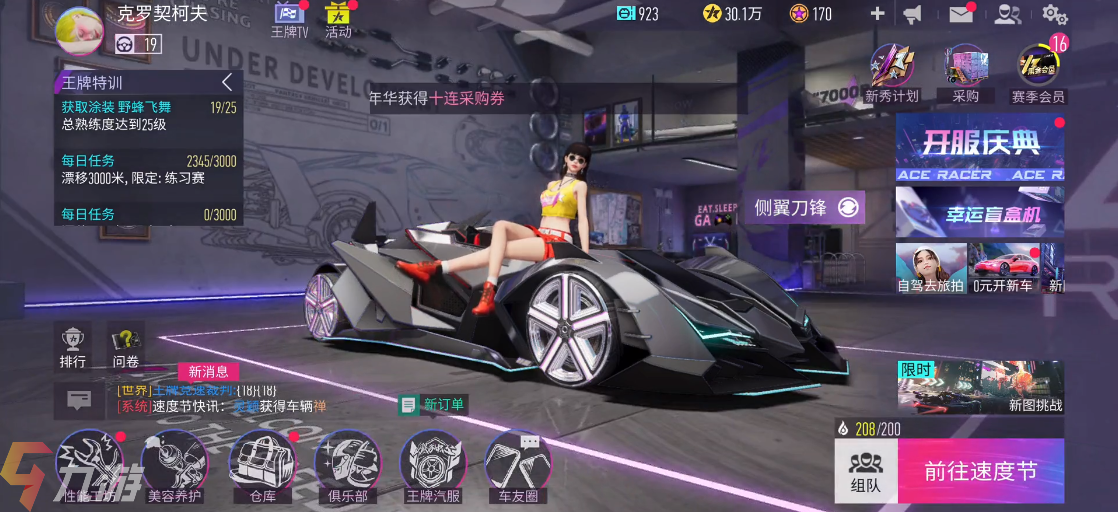This screenshot has height=512, width=1118.
Task: Open the 排行 rankings
Action: coord(73,347)
